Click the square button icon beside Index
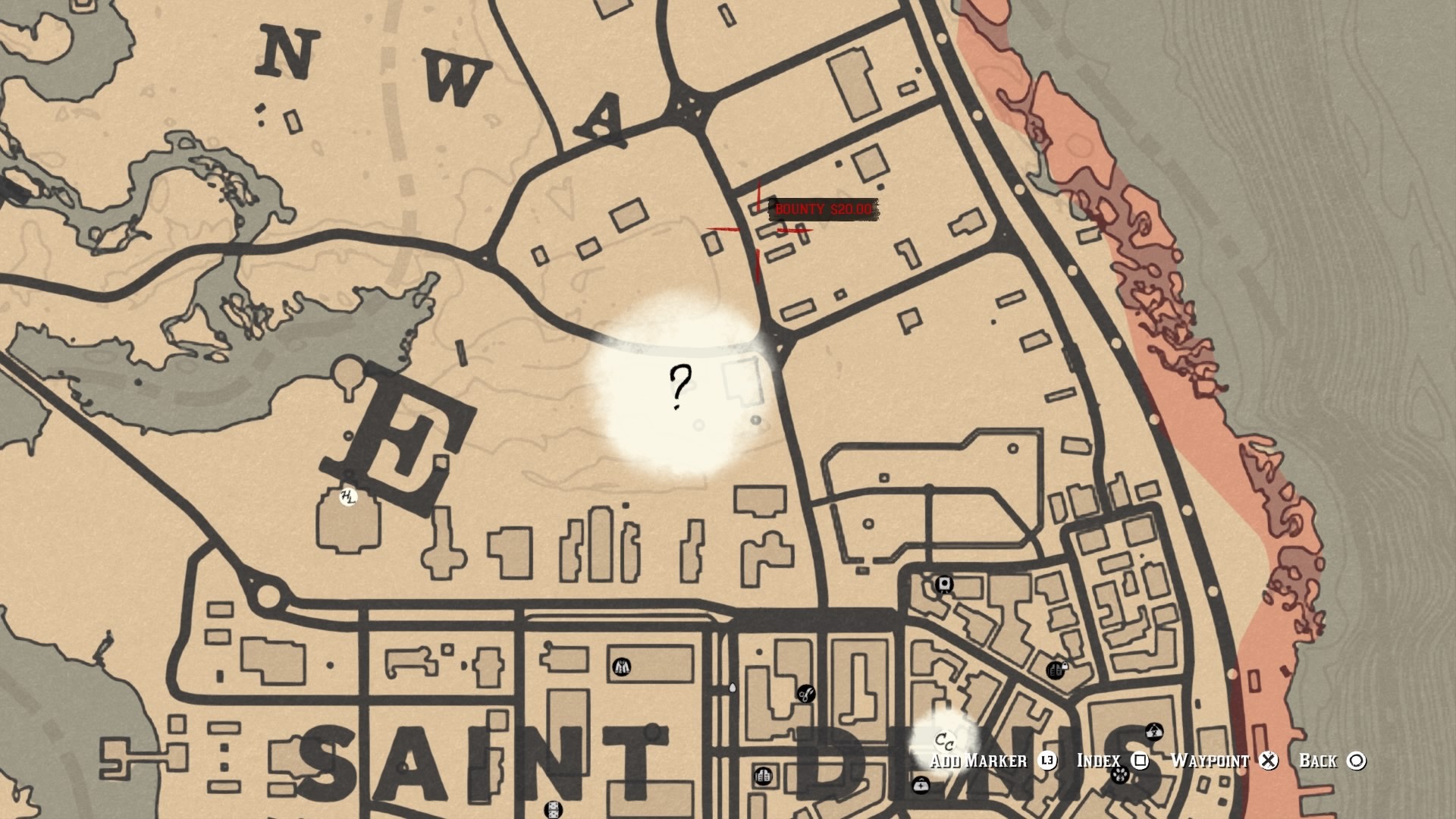Image resolution: width=1456 pixels, height=819 pixels. pyautogui.click(x=1140, y=761)
